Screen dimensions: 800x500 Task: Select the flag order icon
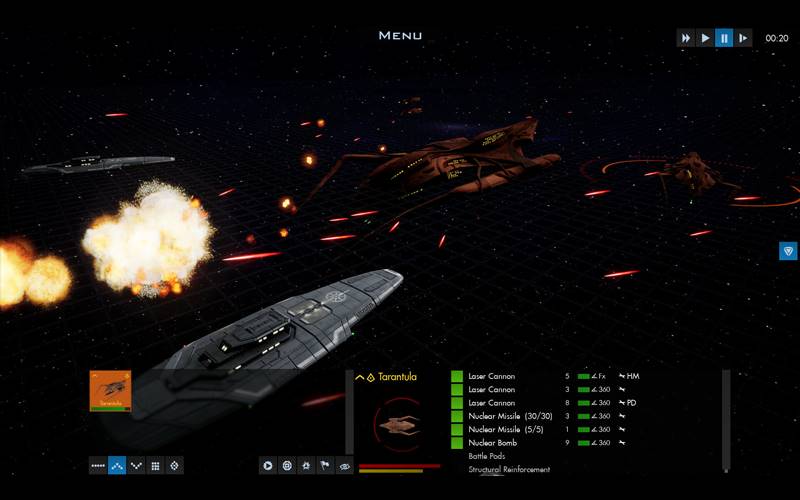[325, 465]
